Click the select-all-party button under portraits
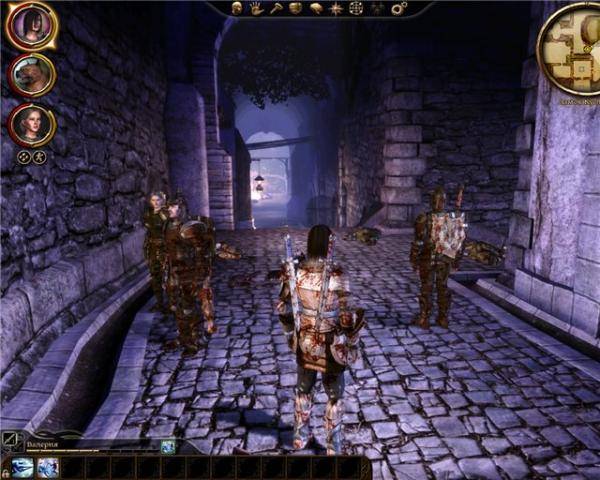The width and height of the screenshot is (600, 480). click(x=23, y=156)
